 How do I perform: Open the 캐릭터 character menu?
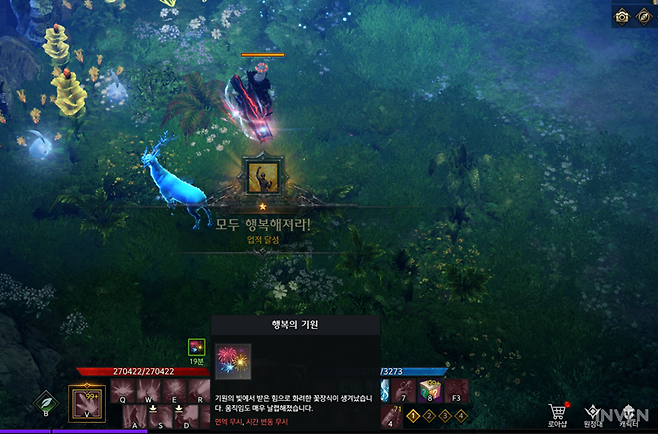coord(630,411)
